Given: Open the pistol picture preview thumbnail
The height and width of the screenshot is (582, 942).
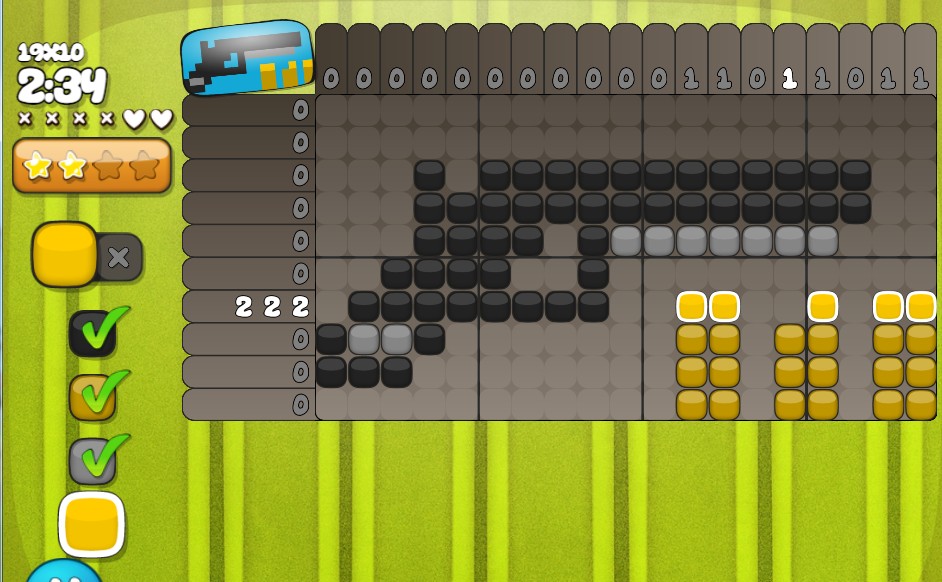Looking at the screenshot, I should pyautogui.click(x=247, y=58).
